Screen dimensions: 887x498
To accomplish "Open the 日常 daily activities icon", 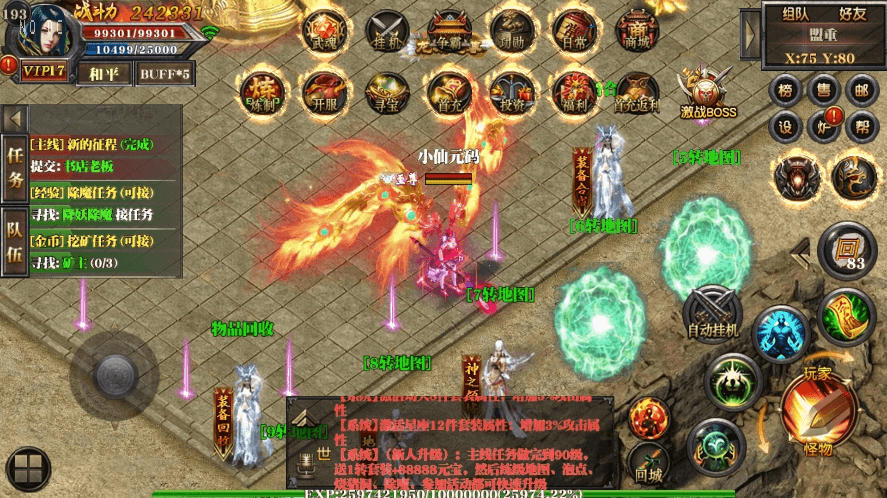I will click(574, 33).
